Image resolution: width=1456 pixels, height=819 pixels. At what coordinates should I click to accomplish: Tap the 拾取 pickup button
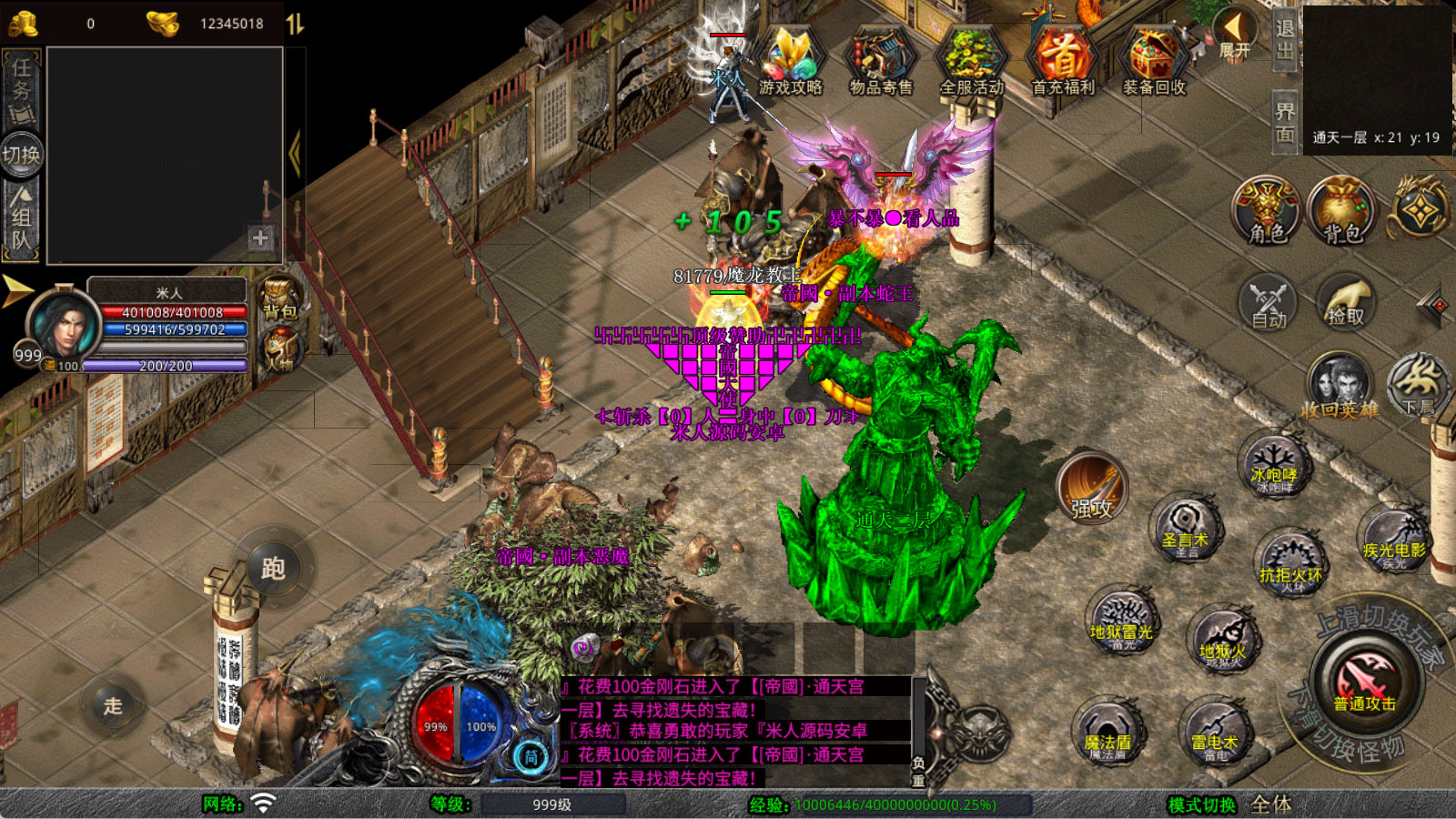1345,301
